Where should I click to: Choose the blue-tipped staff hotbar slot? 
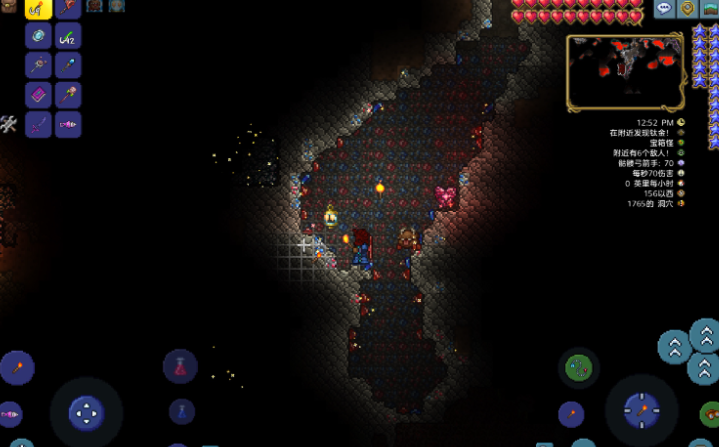point(68,66)
